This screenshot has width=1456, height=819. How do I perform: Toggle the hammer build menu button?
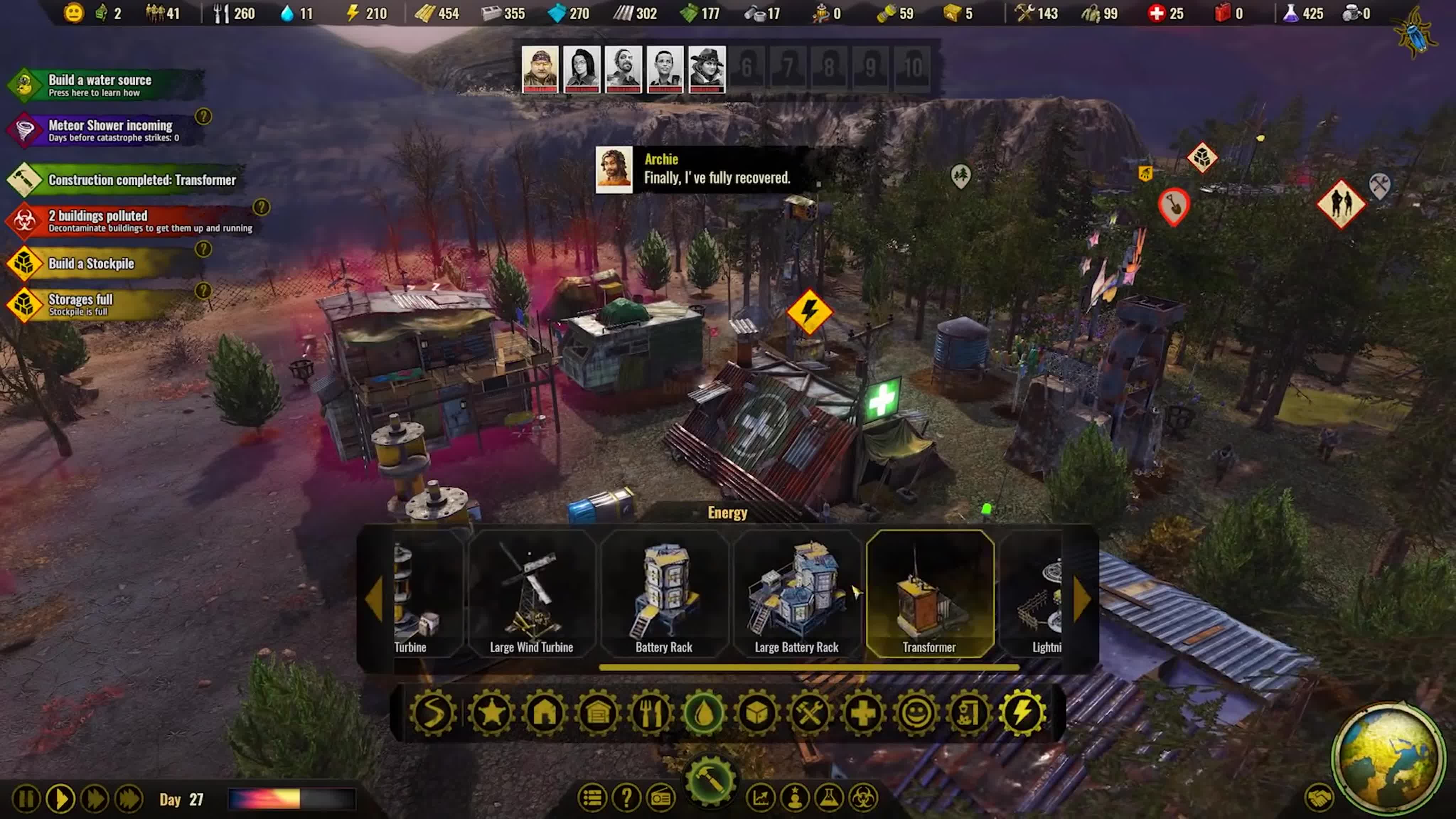pyautogui.click(x=711, y=781)
